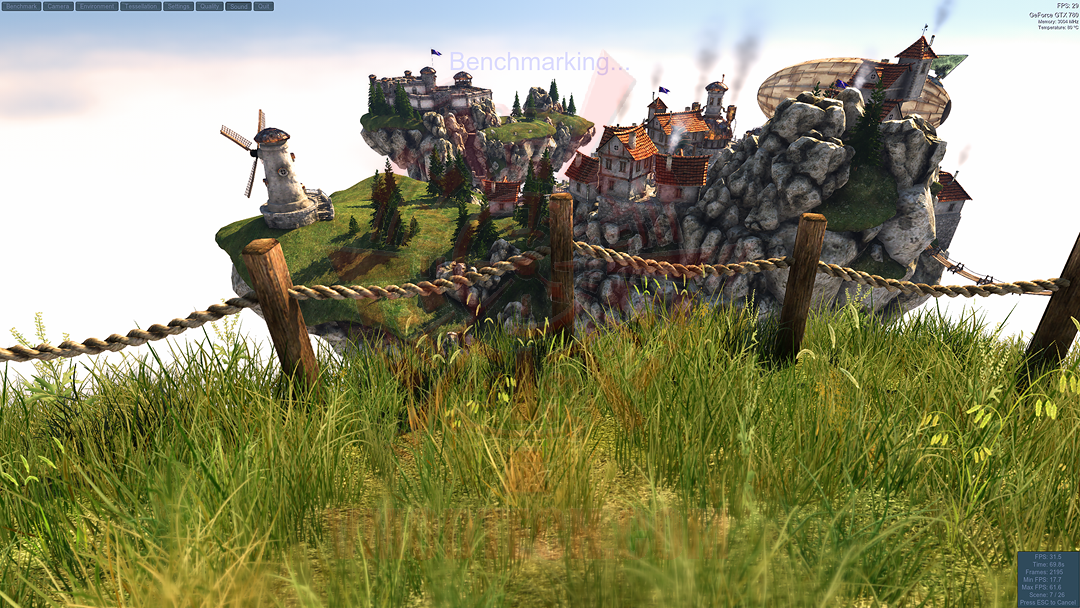
Task: Open the Settings menu
Action: click(x=178, y=6)
